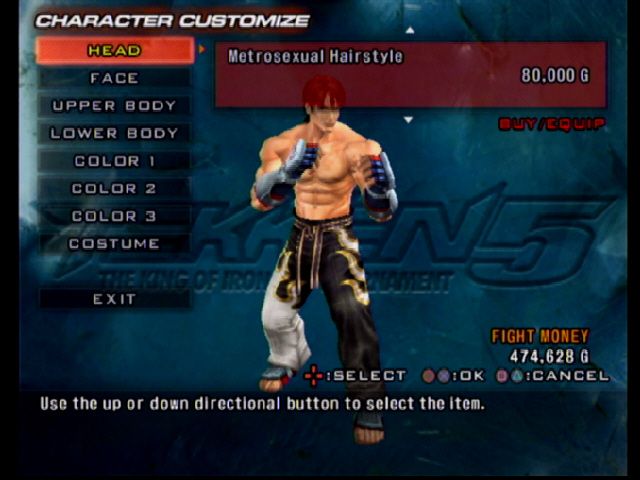Show the previous item with the up arrow

click(x=408, y=31)
